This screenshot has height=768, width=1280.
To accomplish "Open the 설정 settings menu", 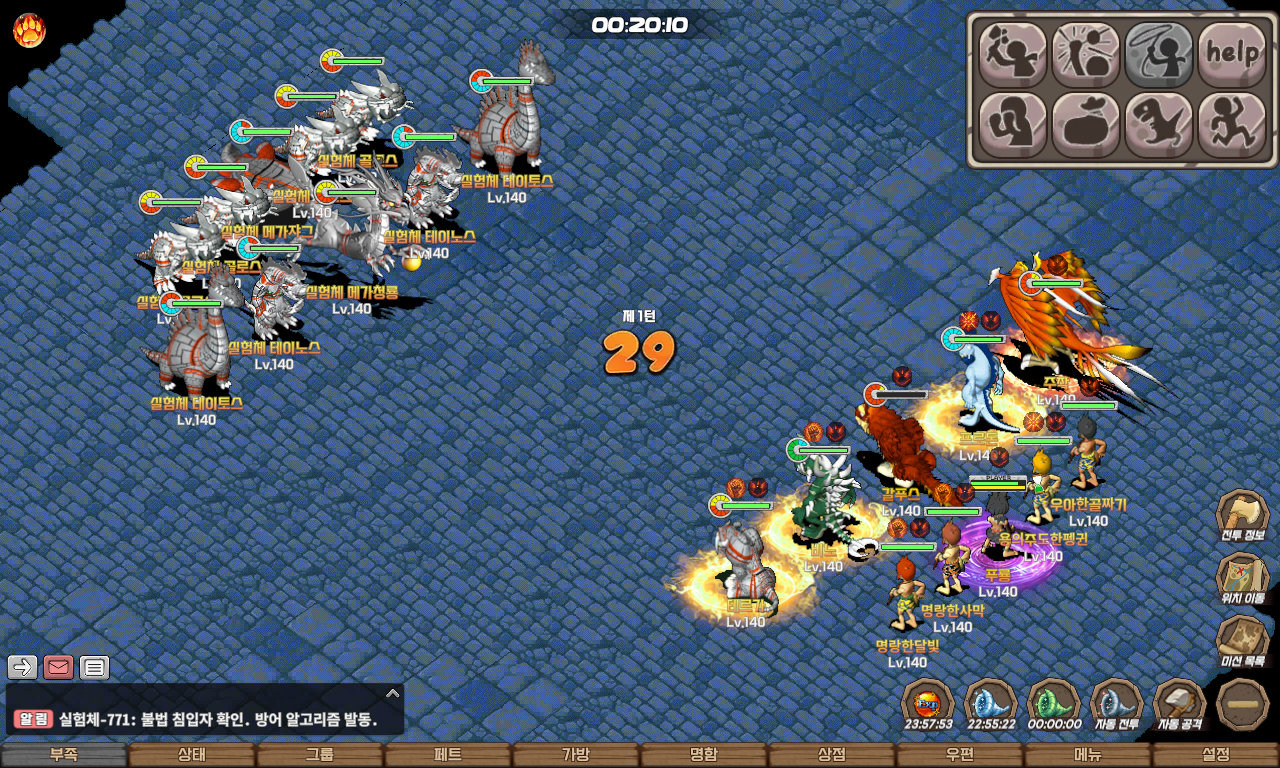I will (x=1216, y=755).
